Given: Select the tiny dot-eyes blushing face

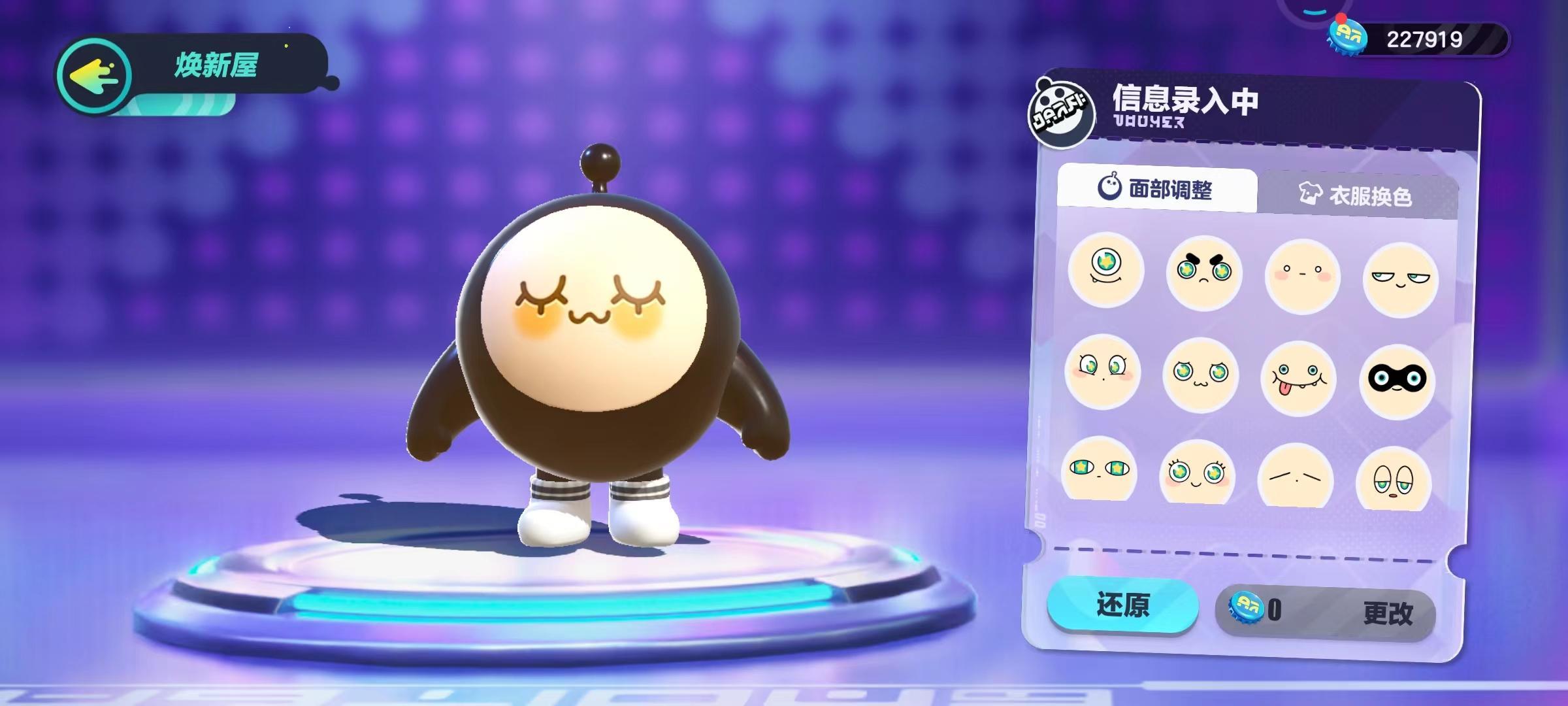Looking at the screenshot, I should (x=1302, y=275).
